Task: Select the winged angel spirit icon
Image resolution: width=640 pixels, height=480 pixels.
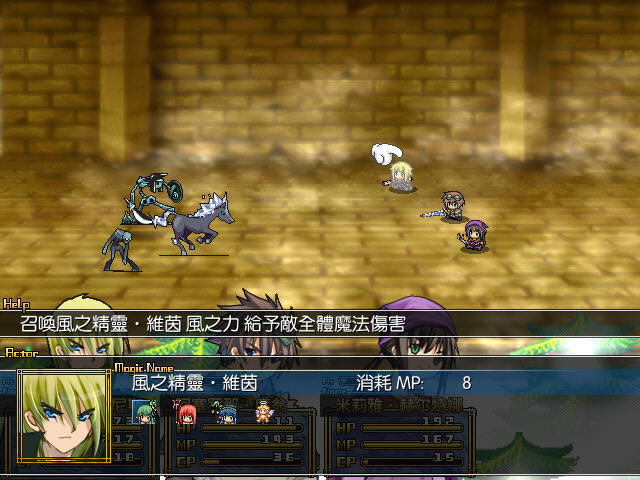Action: 264,411
